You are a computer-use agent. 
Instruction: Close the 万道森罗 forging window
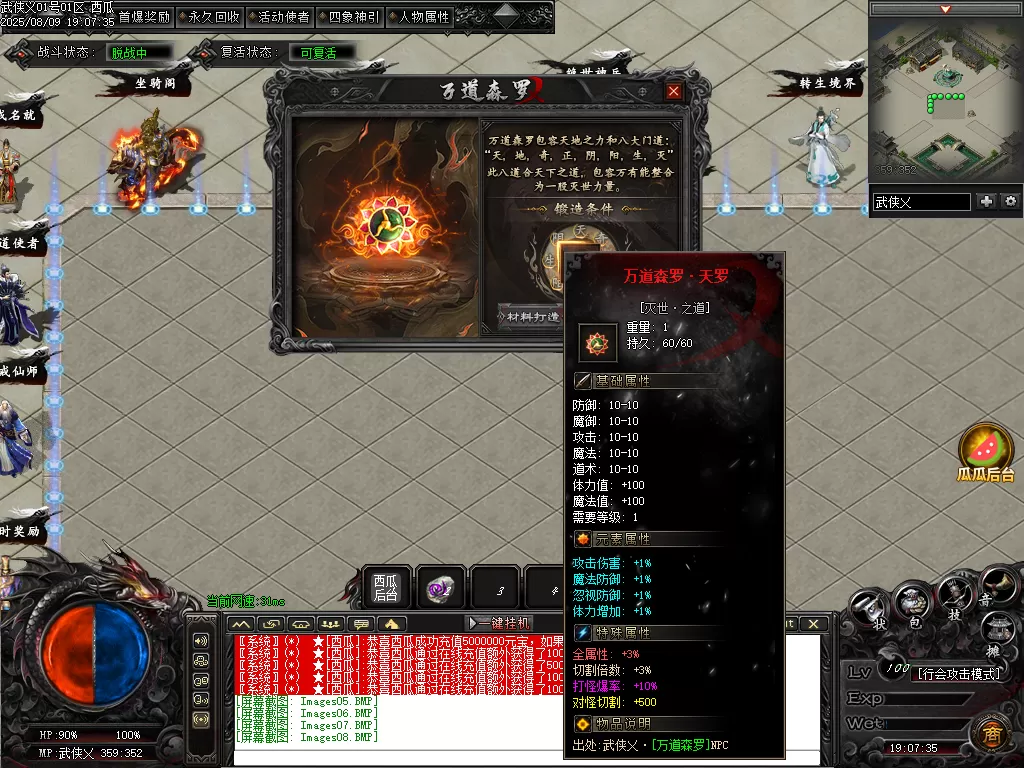click(674, 91)
